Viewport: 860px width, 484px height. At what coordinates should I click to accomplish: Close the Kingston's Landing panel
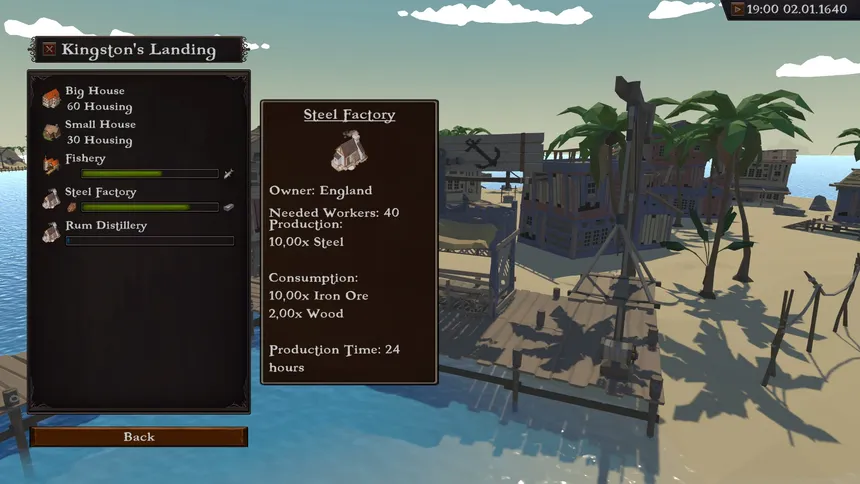point(49,49)
